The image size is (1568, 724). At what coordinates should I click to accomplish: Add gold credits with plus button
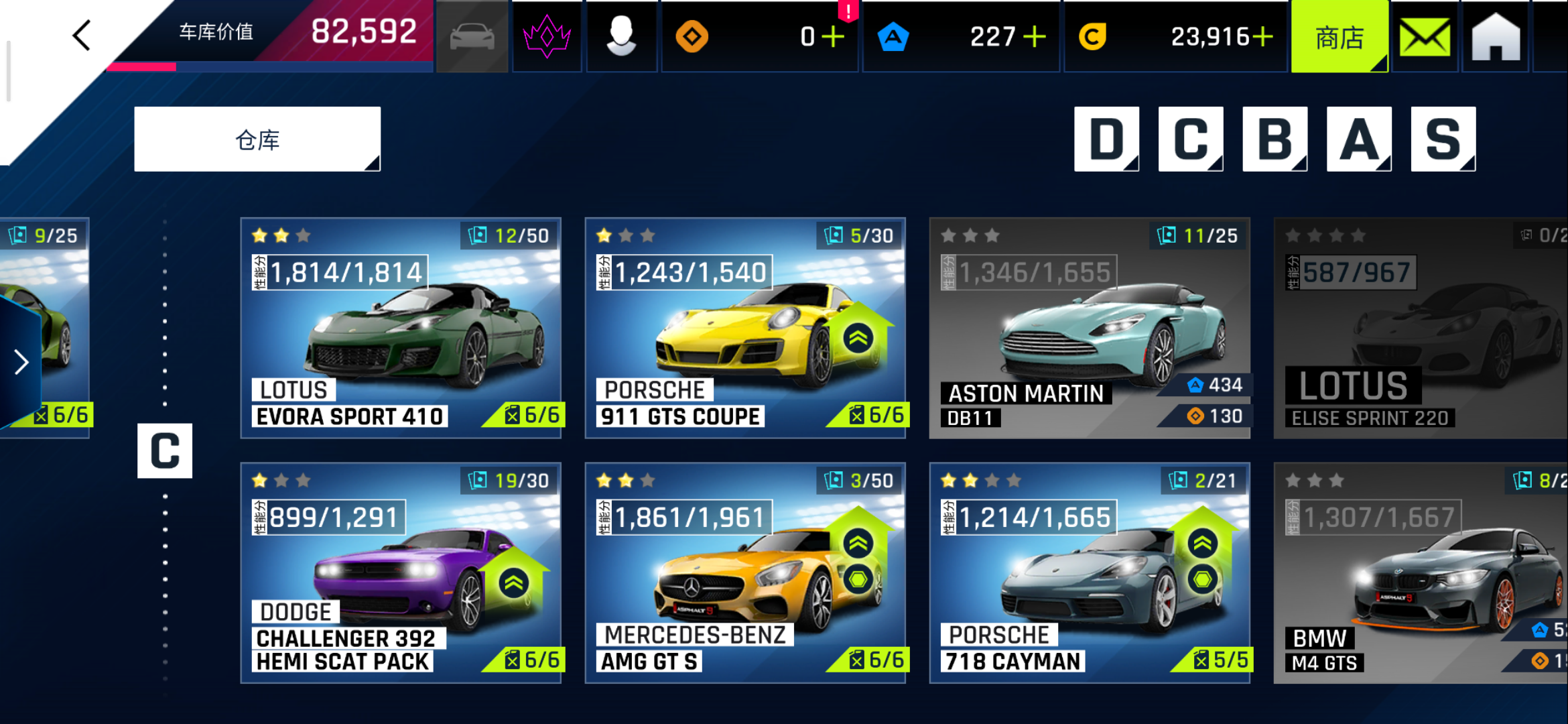coord(1262,37)
